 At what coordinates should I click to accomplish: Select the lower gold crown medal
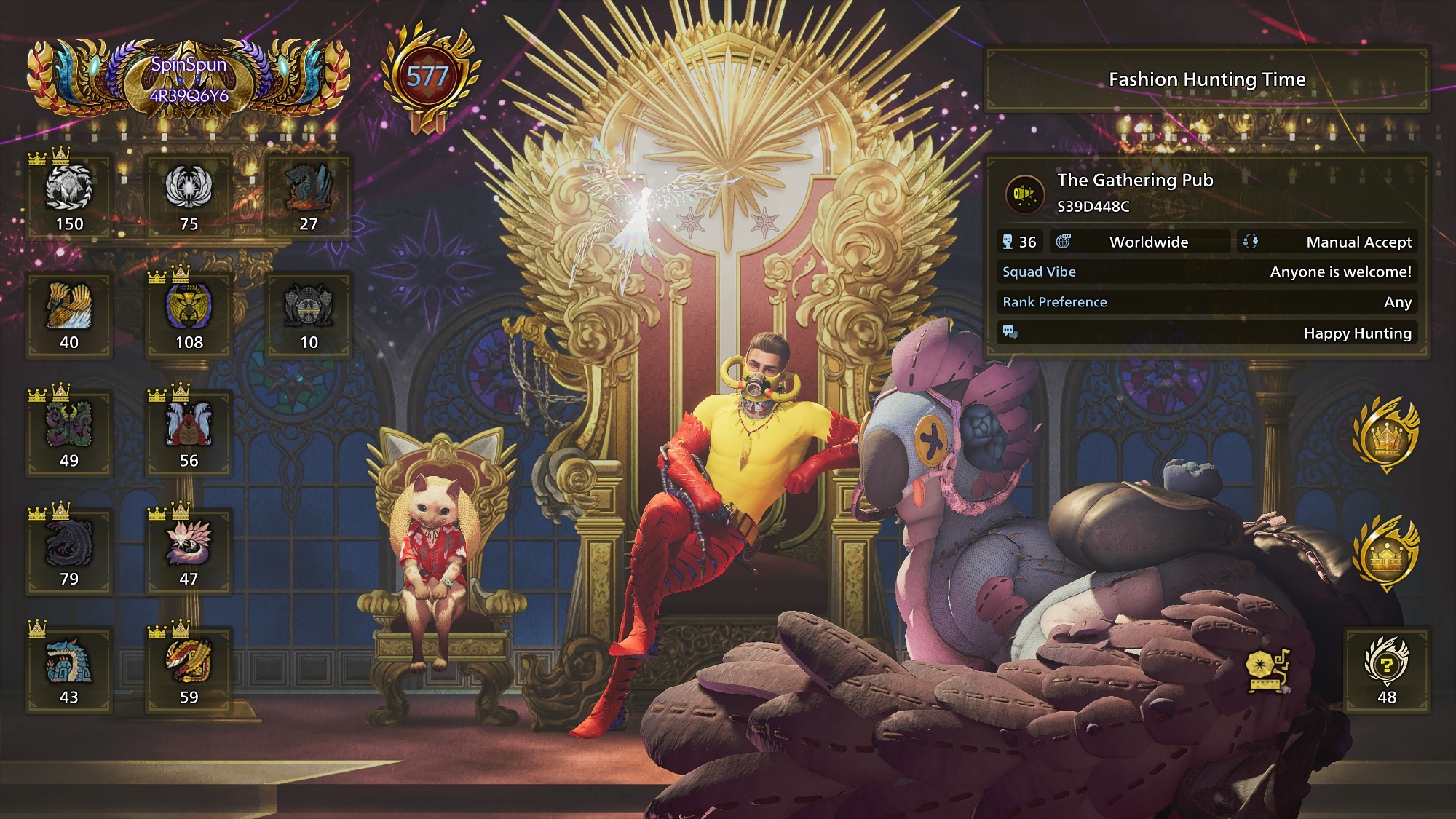click(x=1385, y=553)
